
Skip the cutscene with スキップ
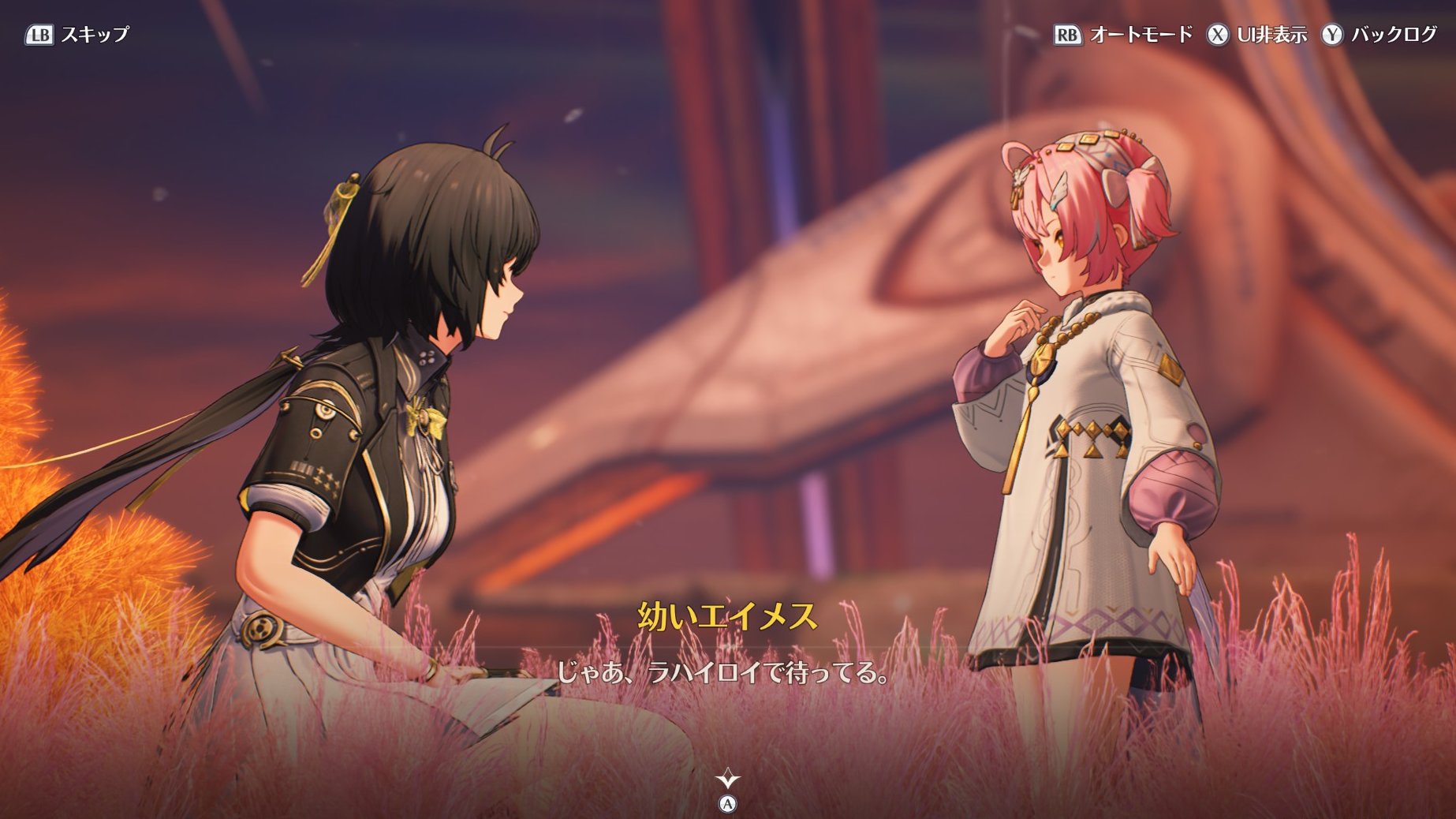point(77,35)
